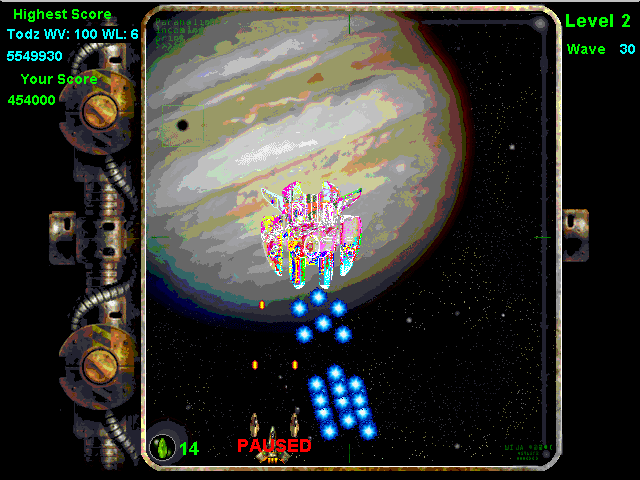
Task: Click the green gem icon beside the 14 counter
Action: (161, 447)
